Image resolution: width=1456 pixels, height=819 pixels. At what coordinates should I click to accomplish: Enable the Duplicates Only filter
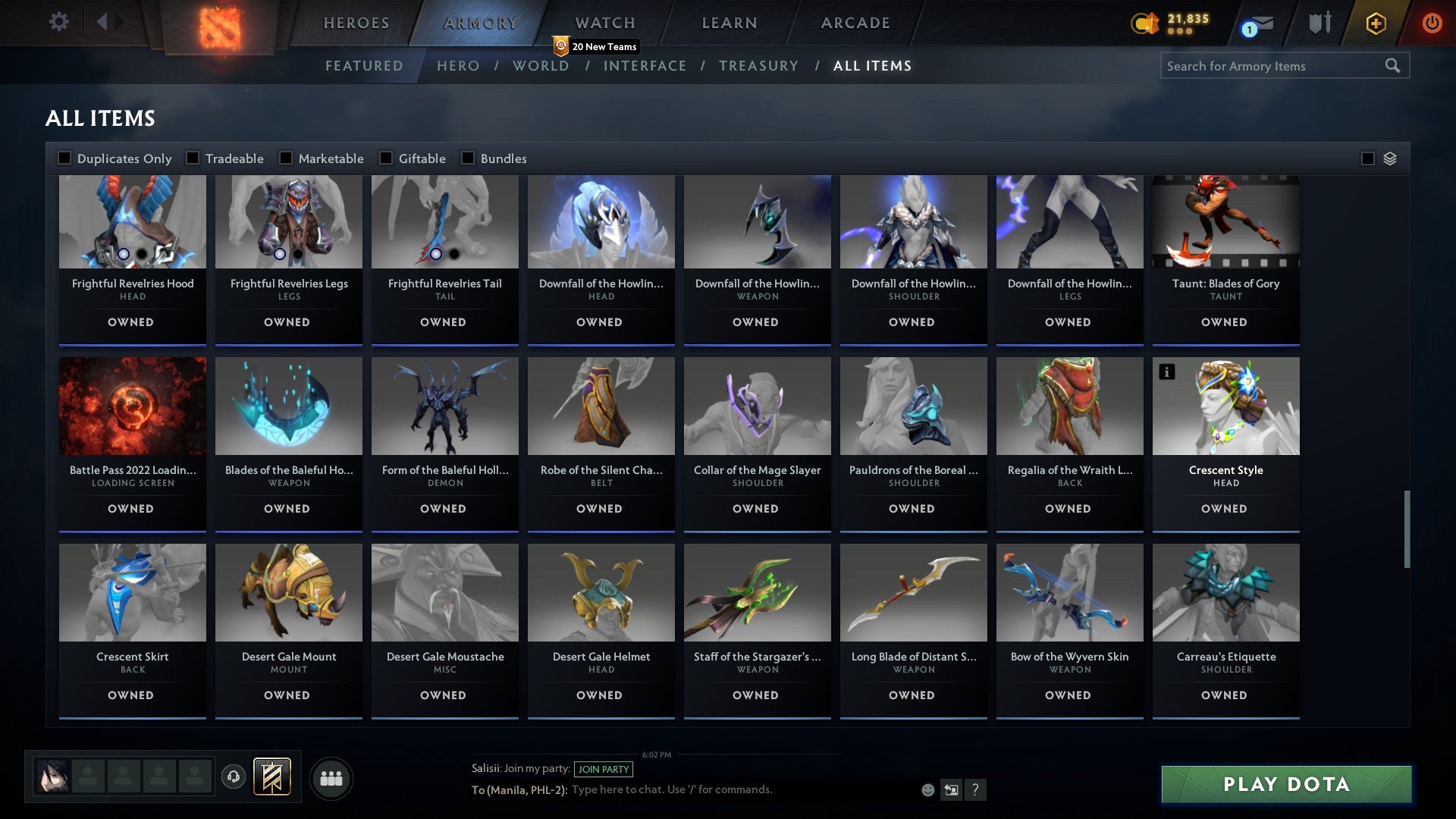(x=64, y=158)
